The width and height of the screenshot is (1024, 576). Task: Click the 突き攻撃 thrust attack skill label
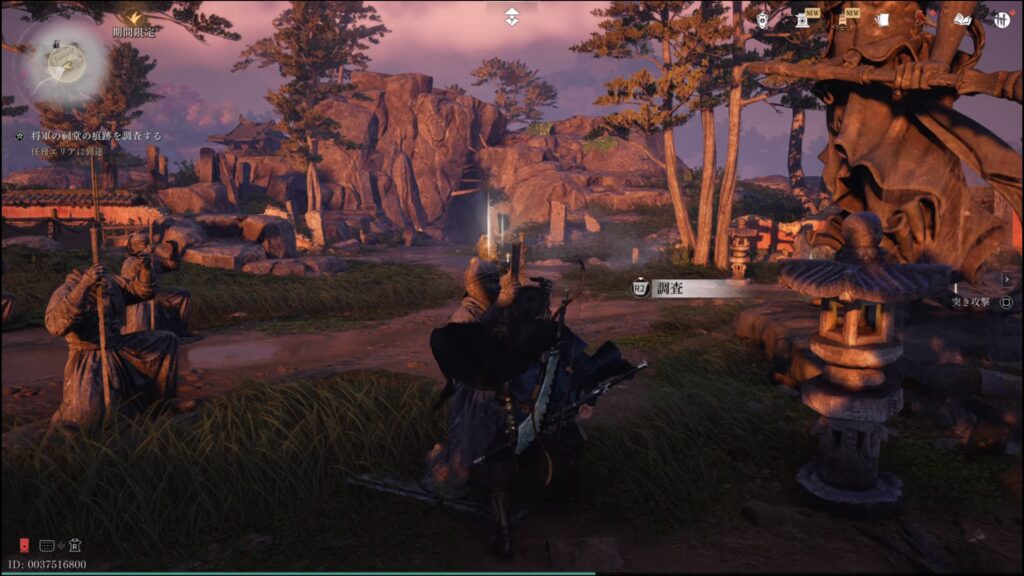970,301
